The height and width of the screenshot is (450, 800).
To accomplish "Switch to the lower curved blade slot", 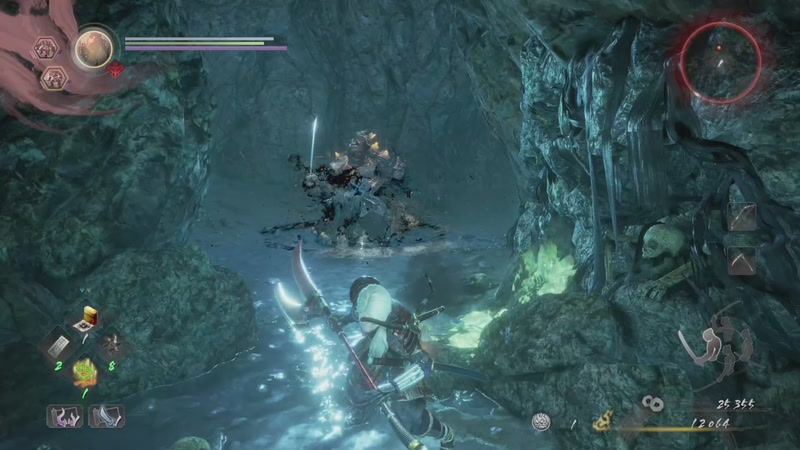I will click(742, 258).
